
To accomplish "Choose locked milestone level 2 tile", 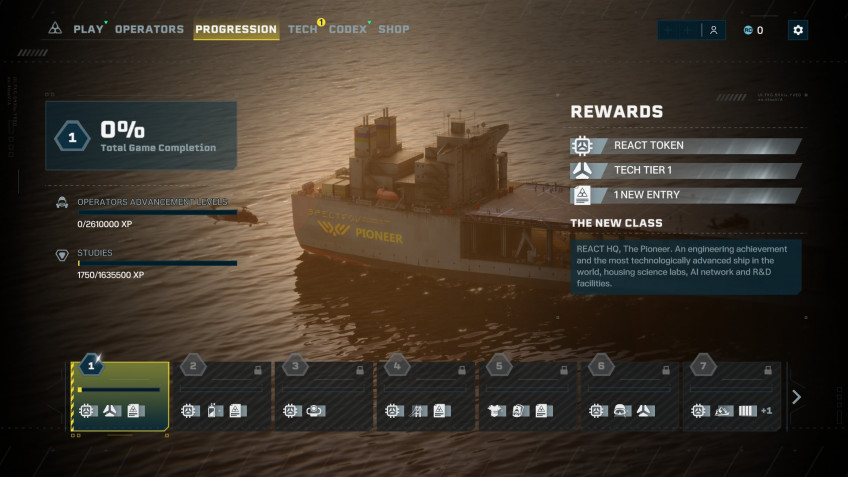I will click(222, 396).
